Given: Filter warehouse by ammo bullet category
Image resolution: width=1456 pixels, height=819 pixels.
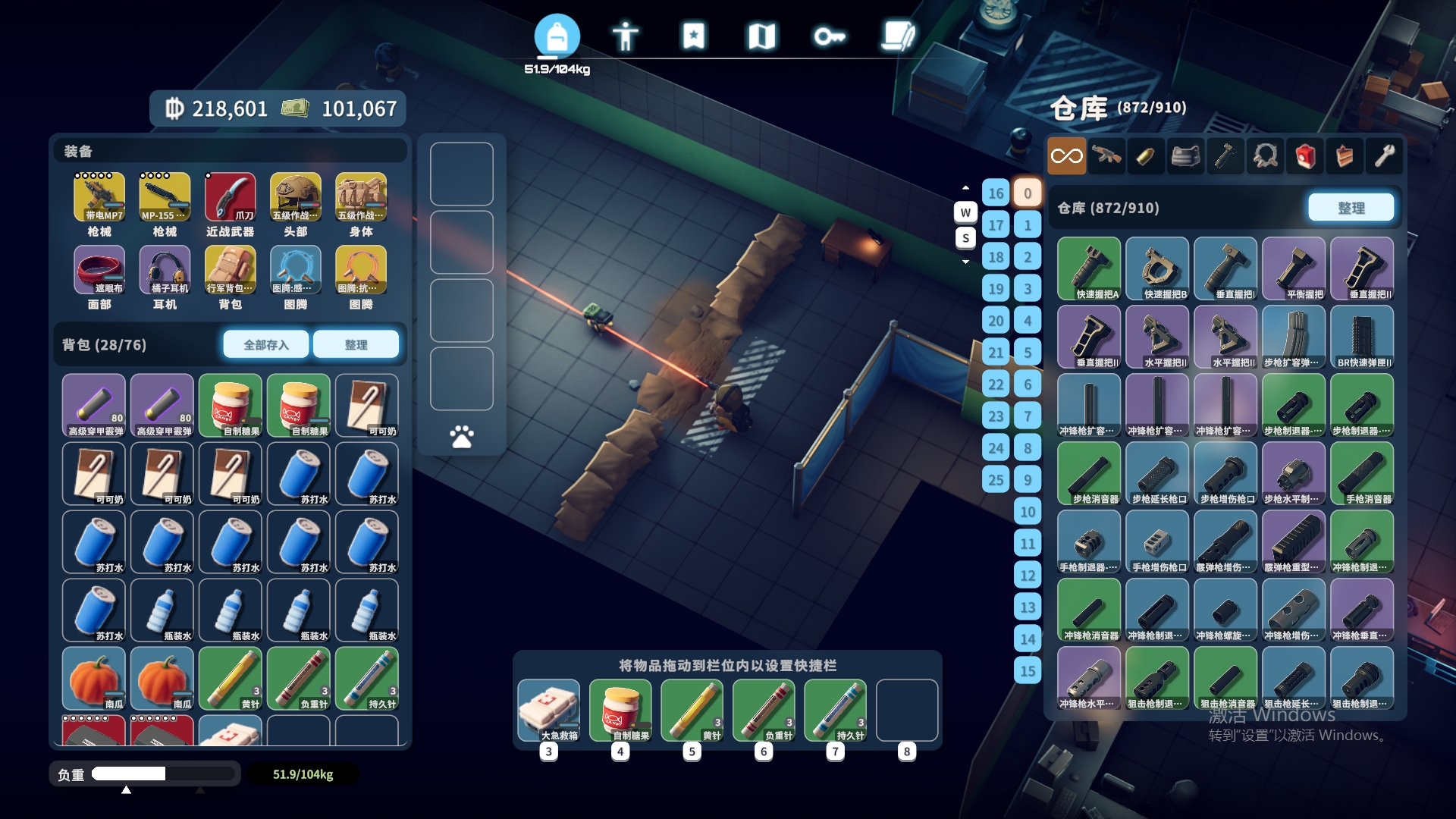Looking at the screenshot, I should tap(1146, 156).
